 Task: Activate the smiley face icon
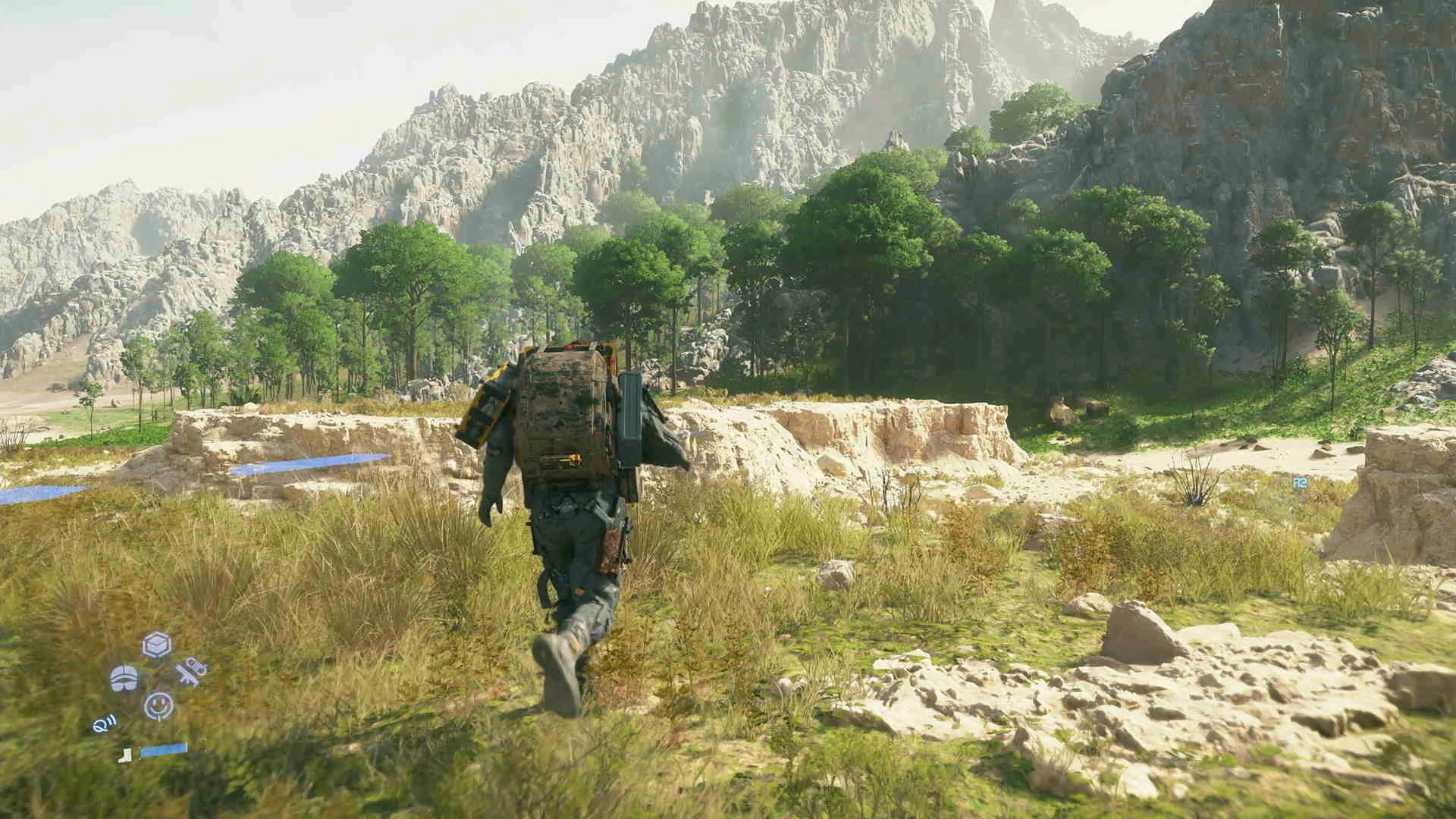pyautogui.click(x=158, y=706)
